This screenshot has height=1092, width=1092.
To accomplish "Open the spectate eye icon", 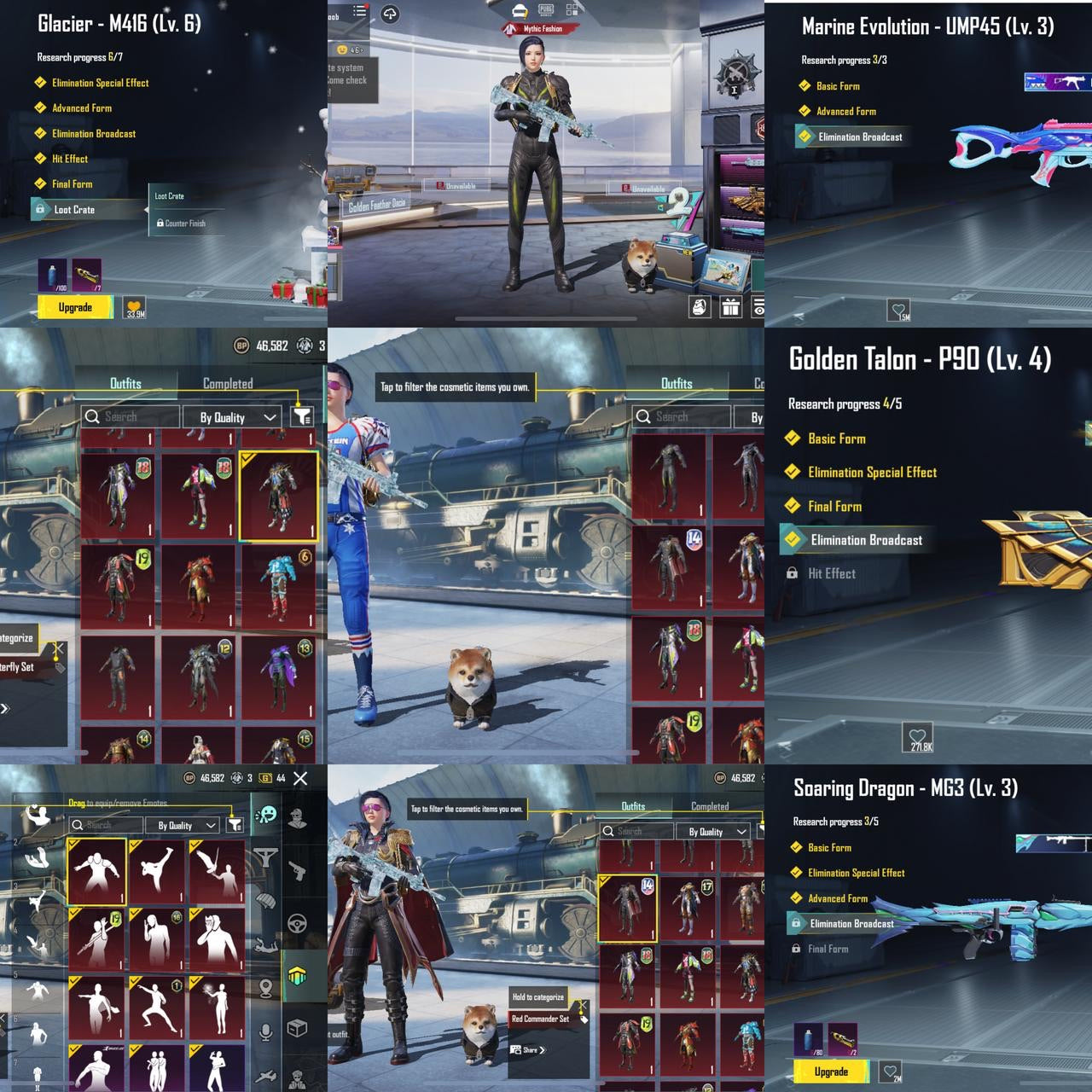I will coord(760,307).
